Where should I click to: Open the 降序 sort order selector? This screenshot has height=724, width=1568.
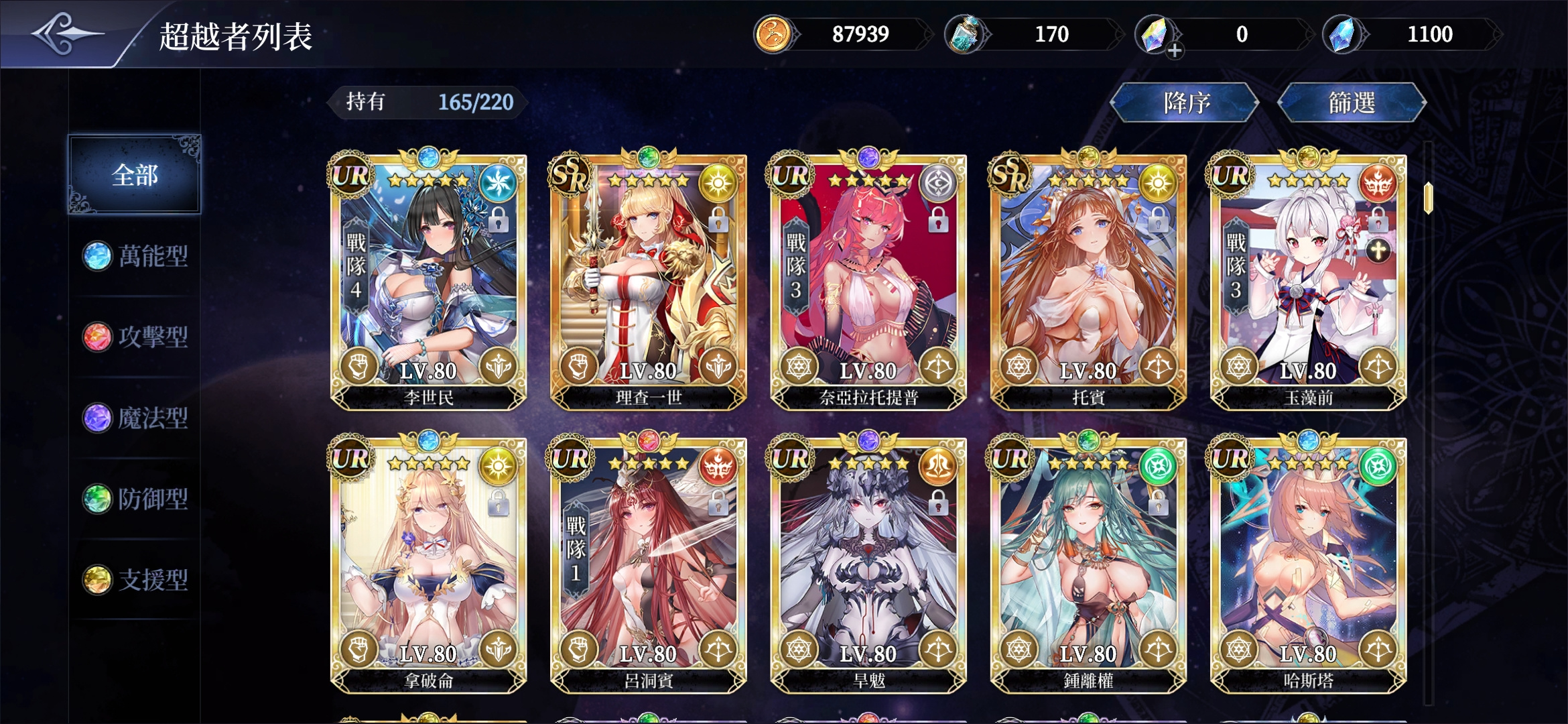[x=1185, y=102]
